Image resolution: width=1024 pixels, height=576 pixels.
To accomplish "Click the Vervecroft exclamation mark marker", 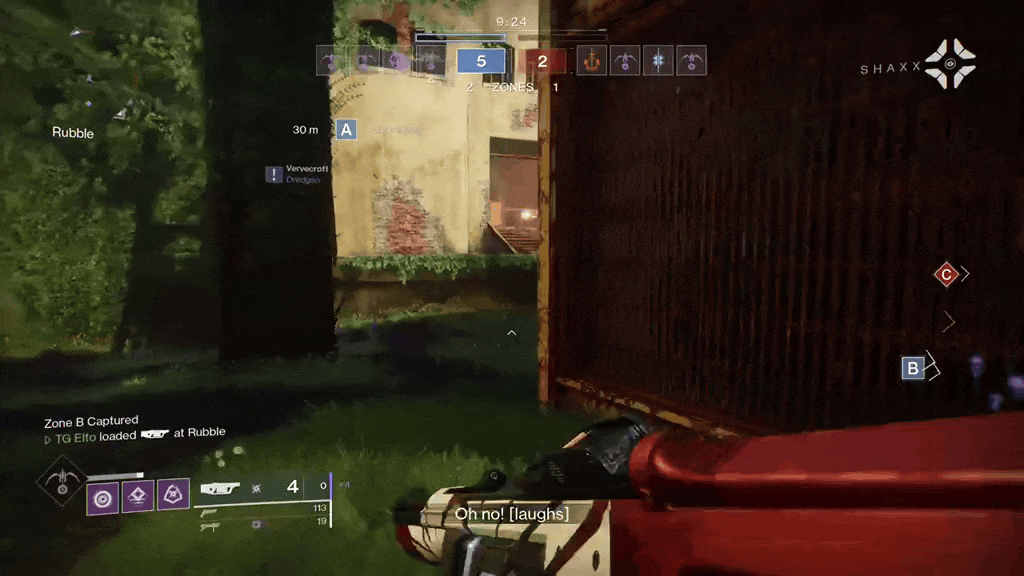I will [x=274, y=174].
